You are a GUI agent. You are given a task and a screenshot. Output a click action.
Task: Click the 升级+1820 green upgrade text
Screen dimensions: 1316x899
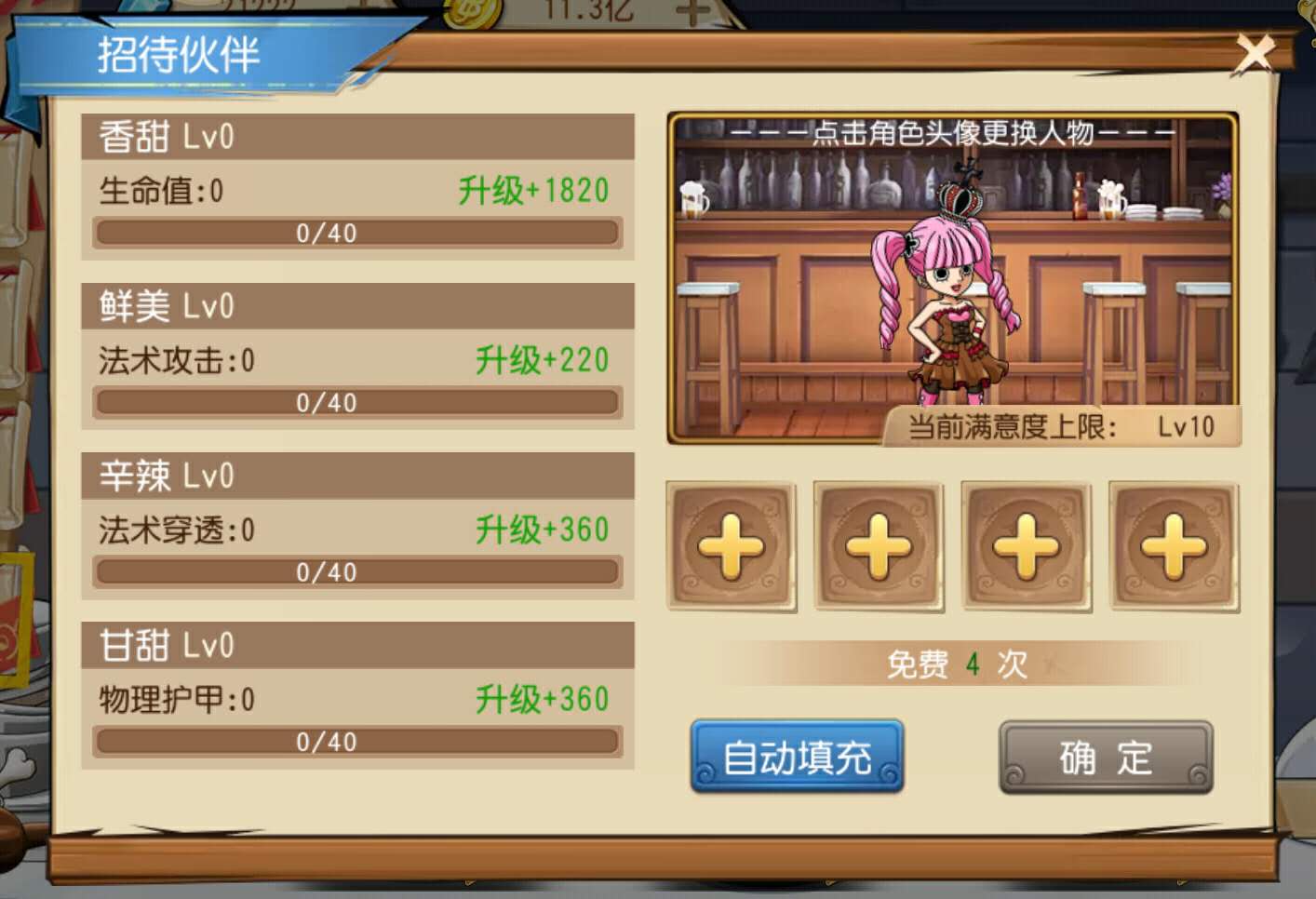click(x=532, y=192)
